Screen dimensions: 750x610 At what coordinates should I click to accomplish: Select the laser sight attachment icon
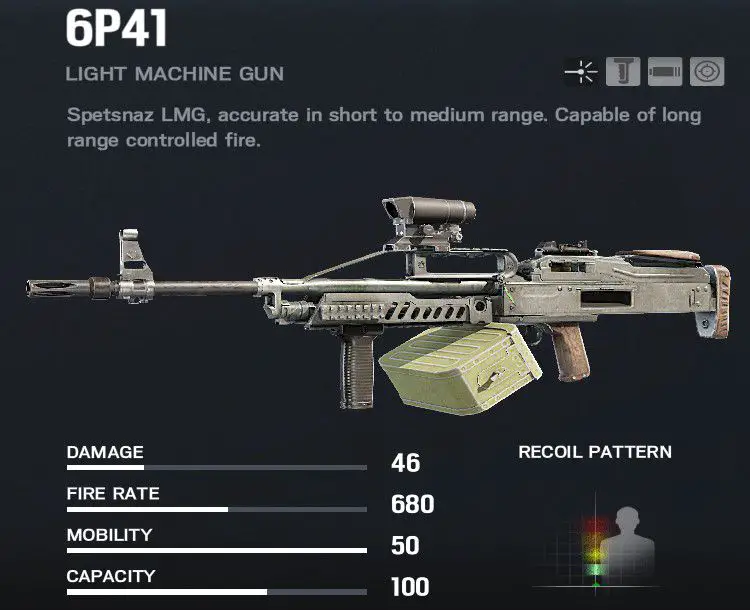coord(581,73)
